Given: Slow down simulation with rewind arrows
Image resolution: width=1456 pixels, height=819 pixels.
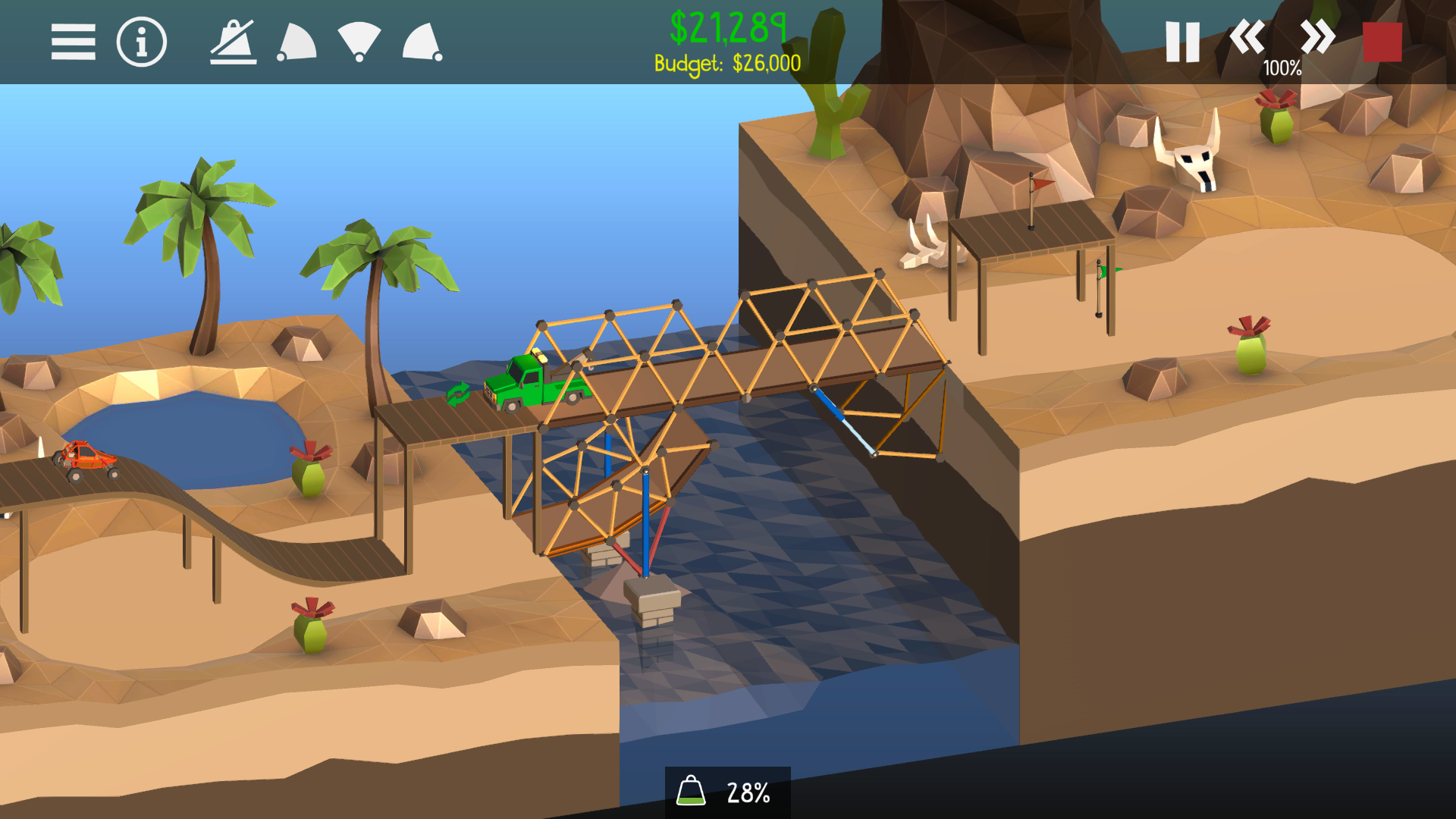Looking at the screenshot, I should (1248, 38).
